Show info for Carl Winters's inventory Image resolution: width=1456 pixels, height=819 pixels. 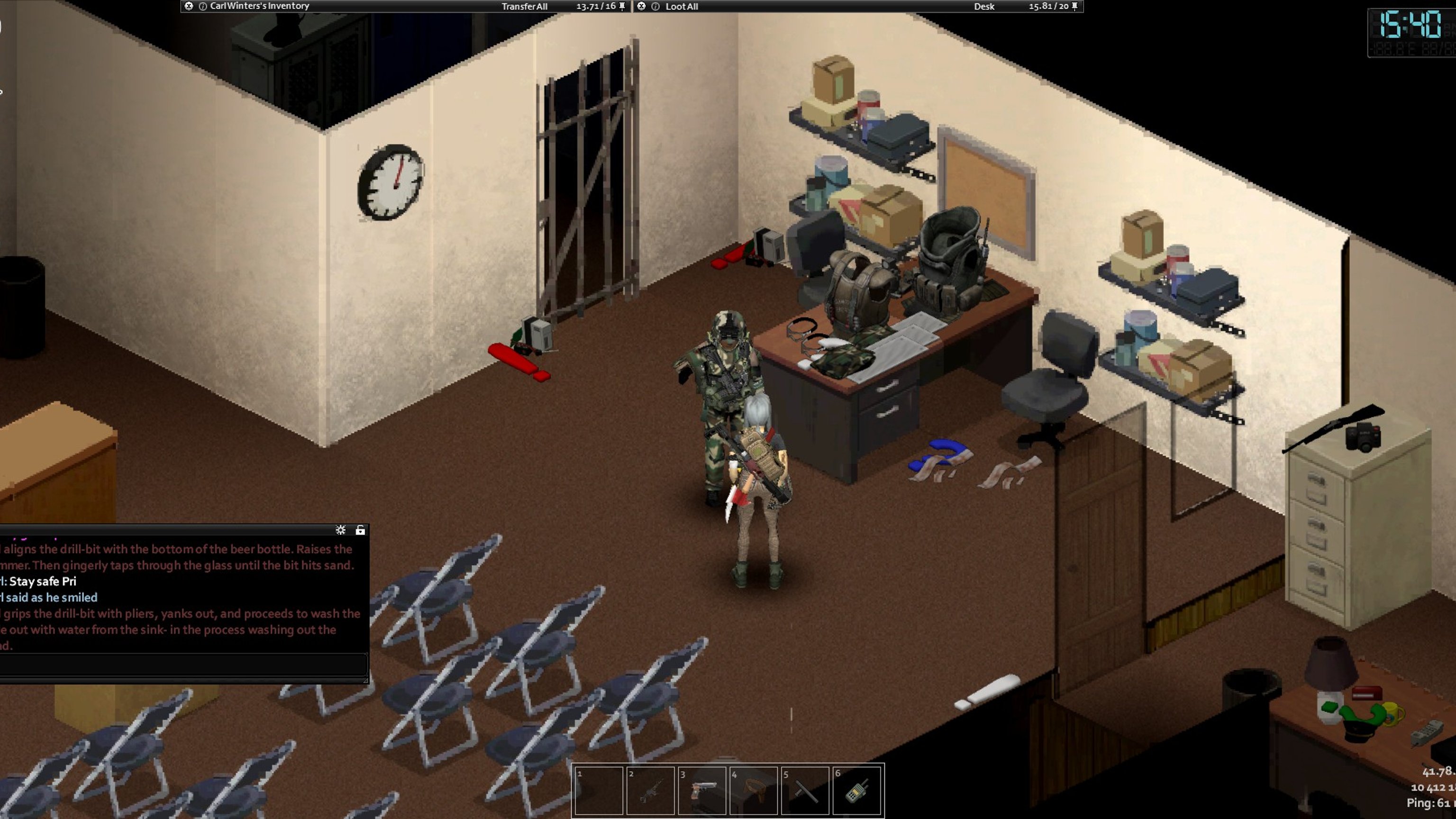pos(202,6)
